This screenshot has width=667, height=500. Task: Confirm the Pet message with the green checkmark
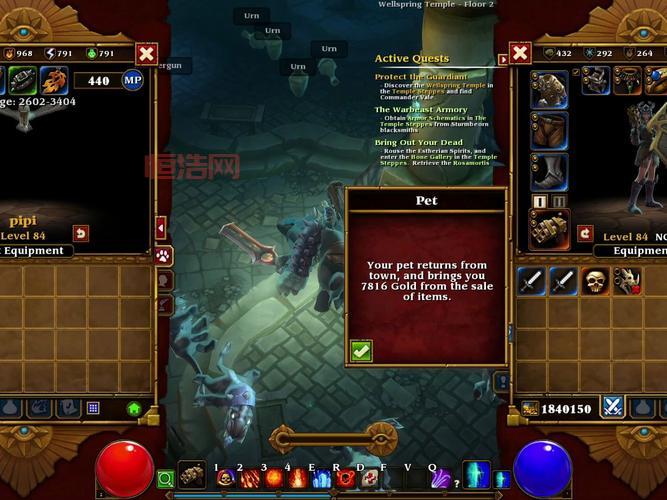coord(362,350)
